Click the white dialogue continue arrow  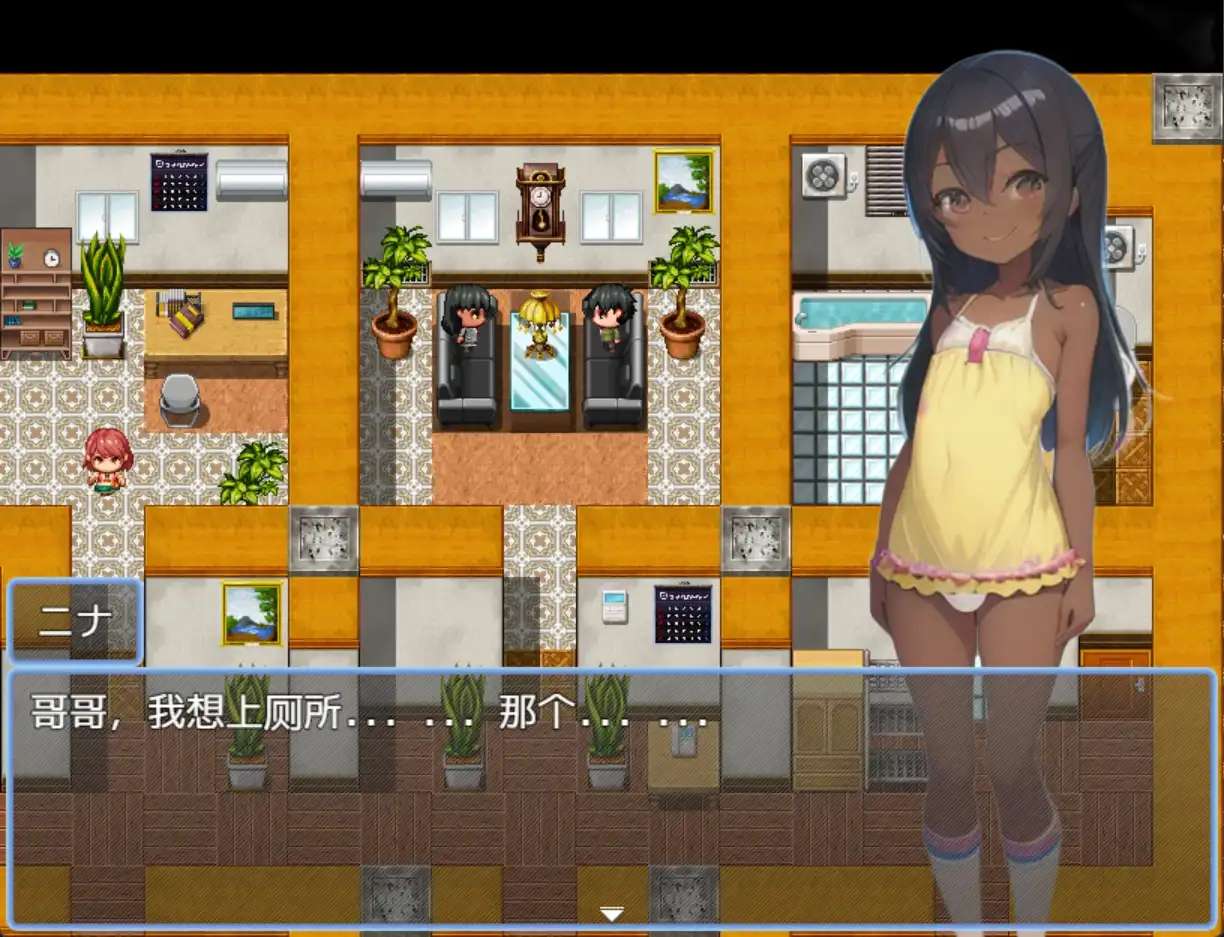pos(611,913)
